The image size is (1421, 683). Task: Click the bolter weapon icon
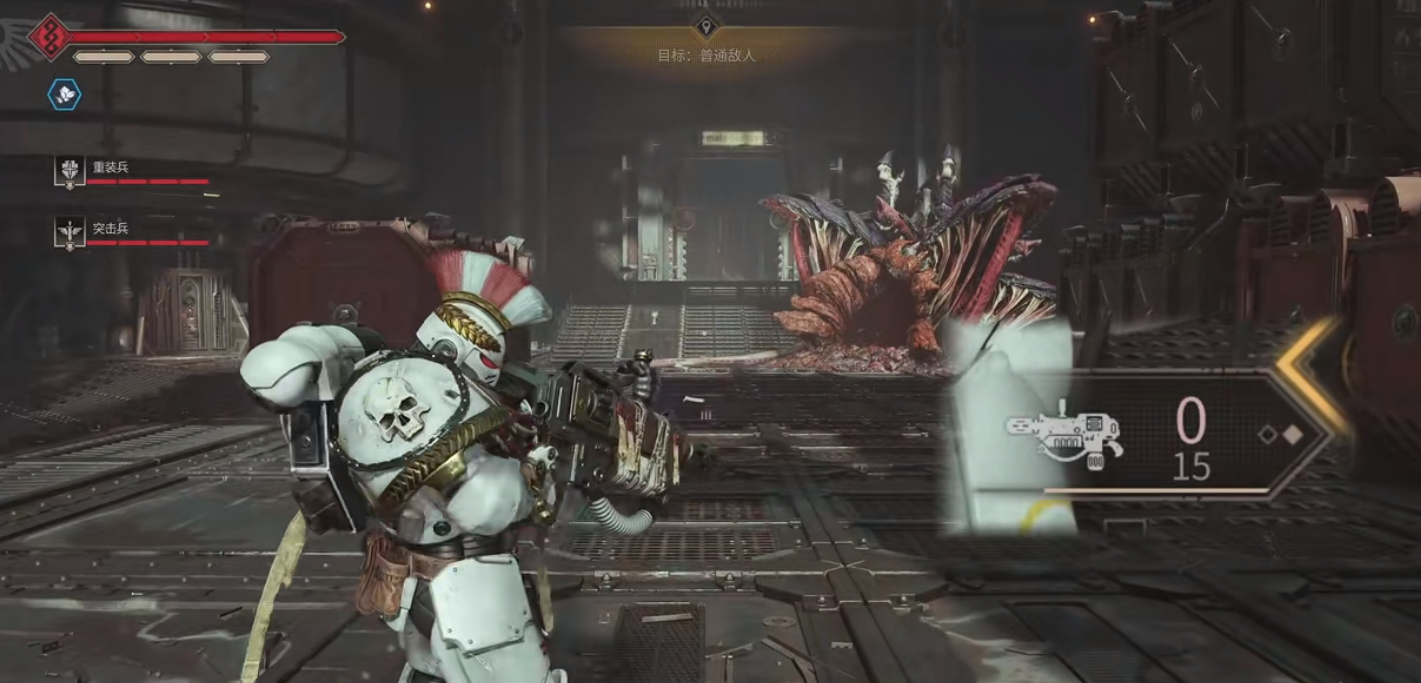point(1065,436)
